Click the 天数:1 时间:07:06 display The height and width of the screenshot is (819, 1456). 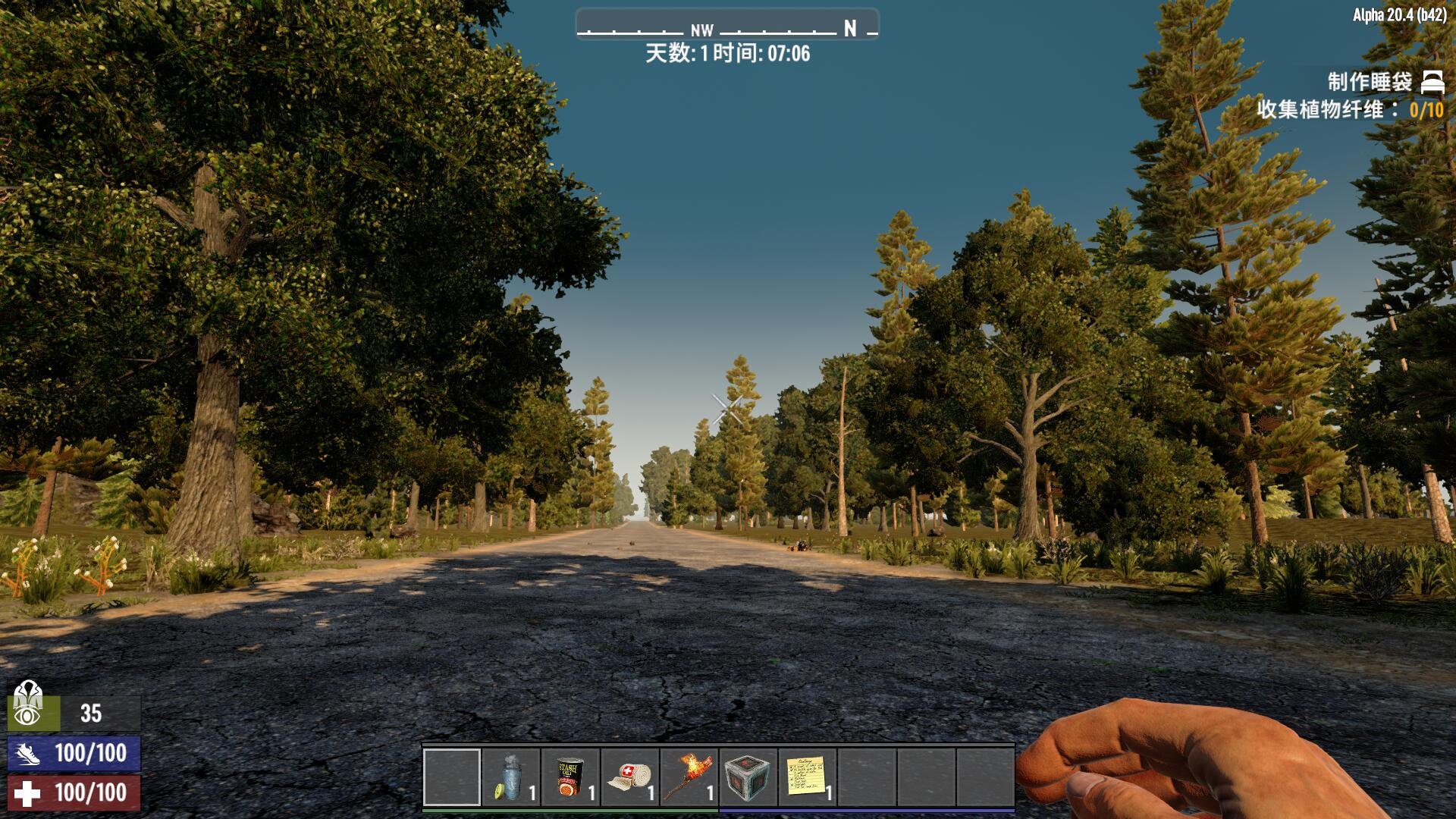pyautogui.click(x=726, y=54)
